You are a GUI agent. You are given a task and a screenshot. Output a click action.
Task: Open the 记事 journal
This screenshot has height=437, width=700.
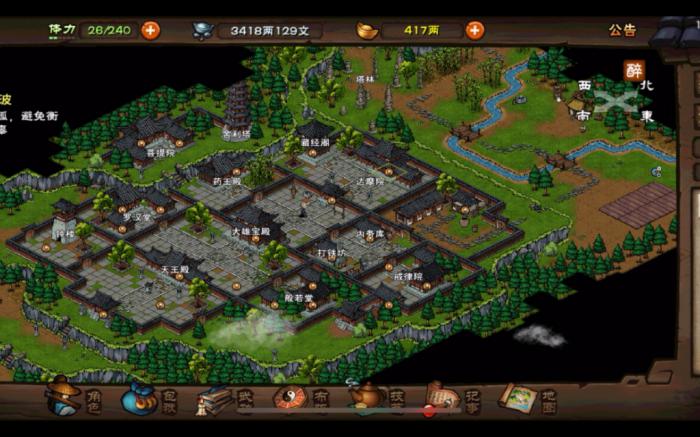point(452,398)
